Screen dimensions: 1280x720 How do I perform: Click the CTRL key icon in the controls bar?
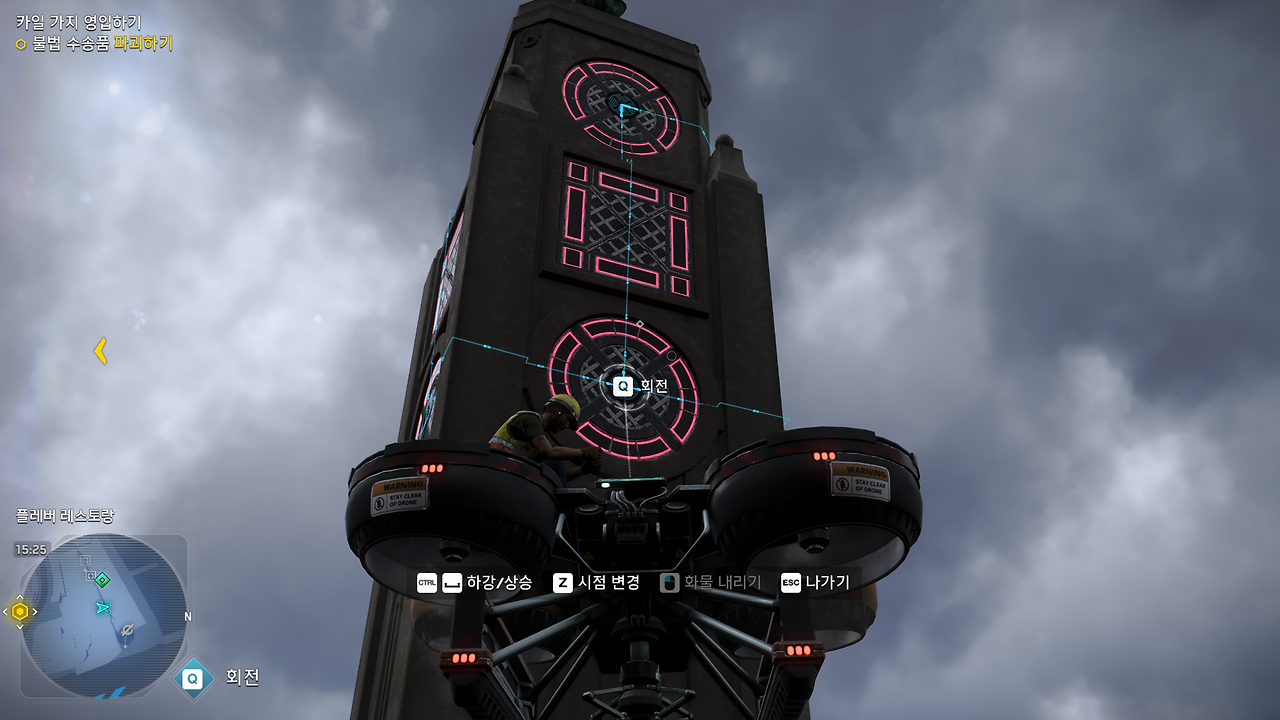pos(426,582)
